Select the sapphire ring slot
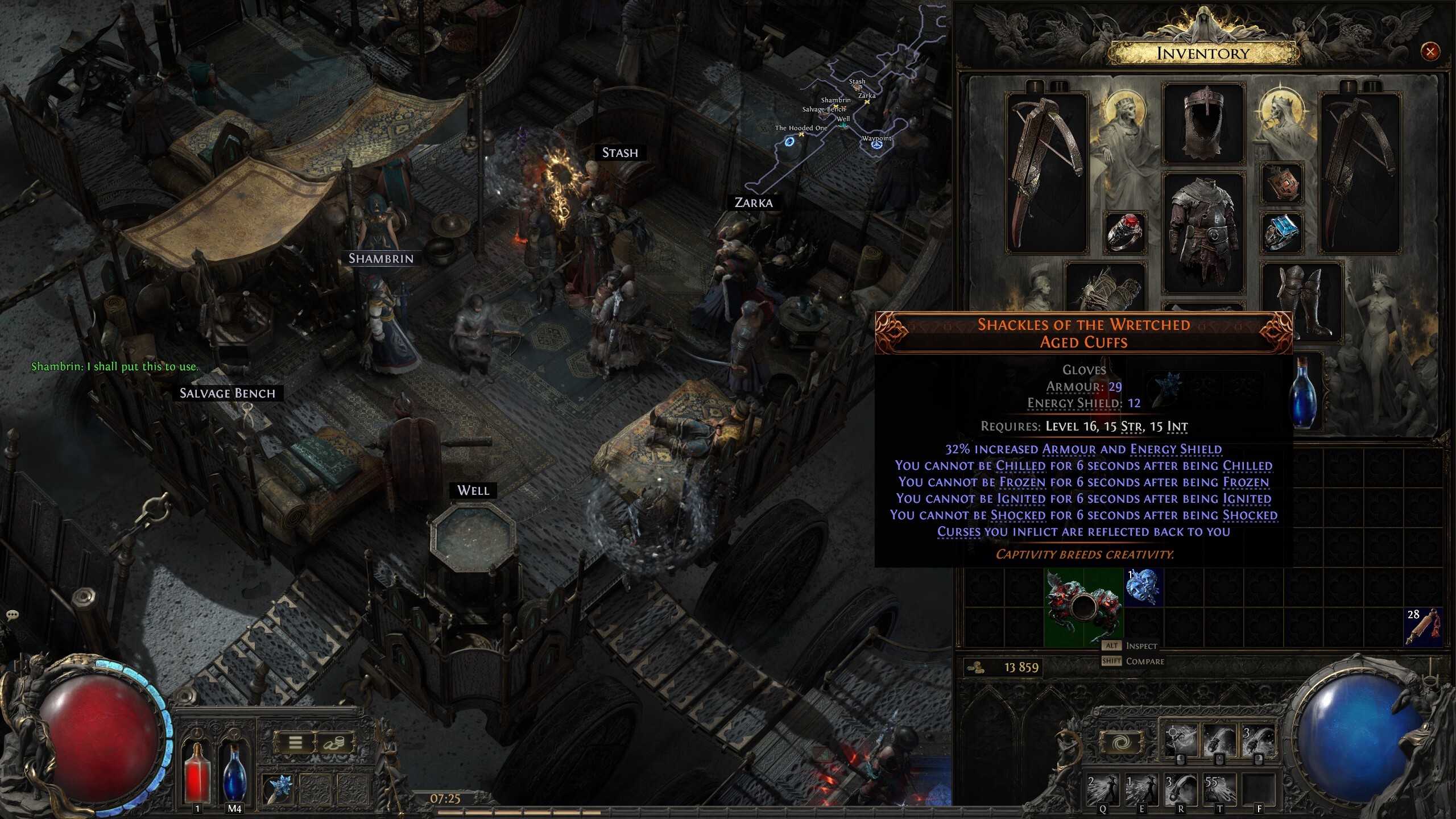The height and width of the screenshot is (819, 1456). [x=1281, y=231]
